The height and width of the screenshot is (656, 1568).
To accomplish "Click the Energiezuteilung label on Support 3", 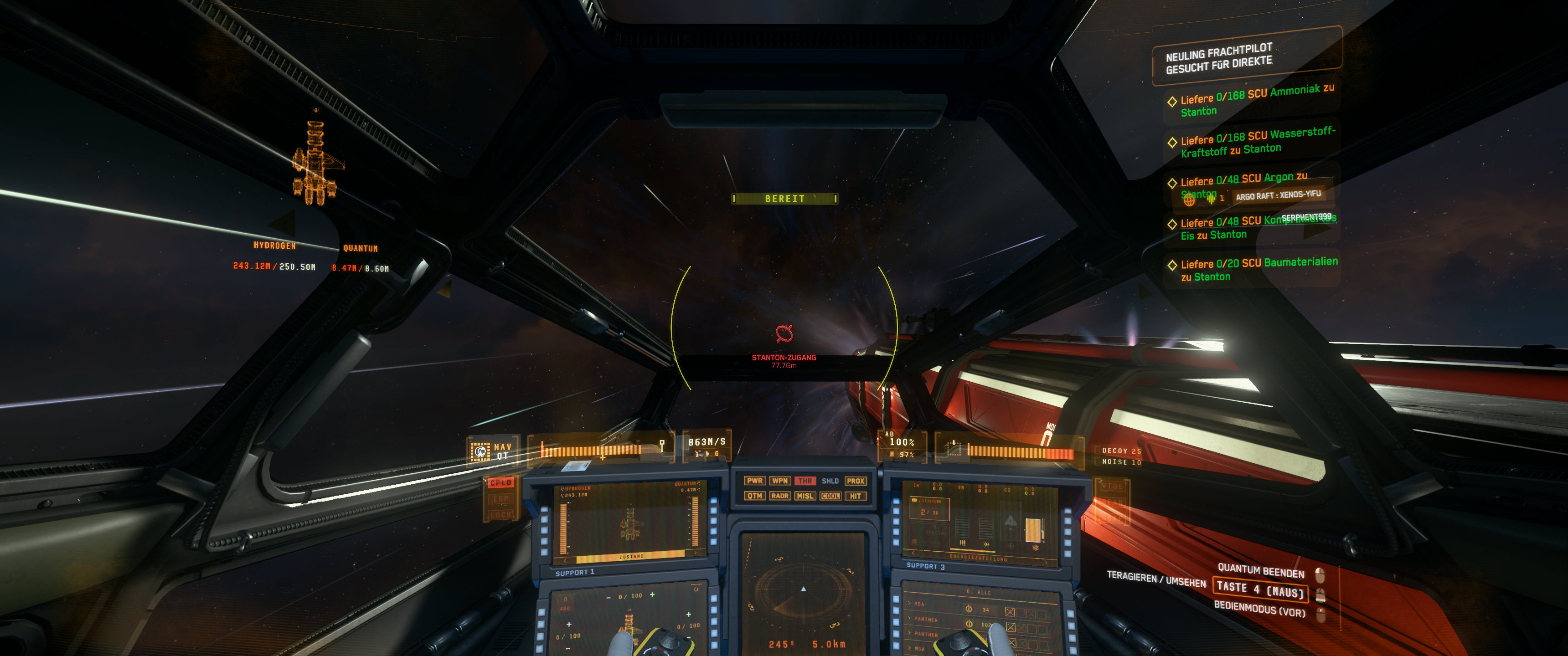I will (x=978, y=558).
